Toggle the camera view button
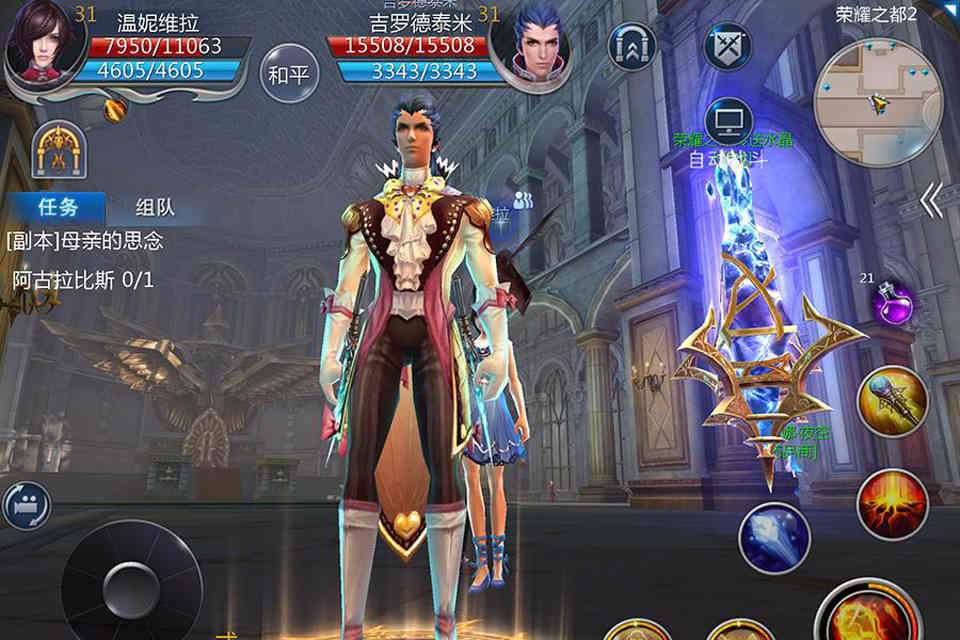 [x=25, y=505]
